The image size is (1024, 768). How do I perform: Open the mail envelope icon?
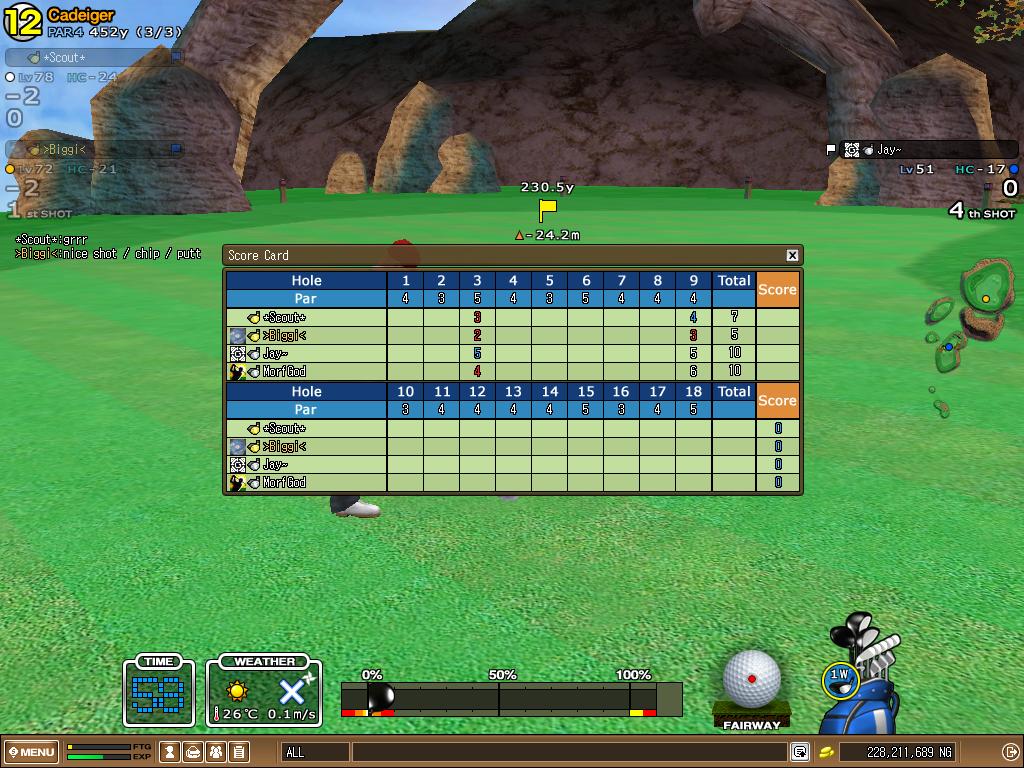coord(193,752)
